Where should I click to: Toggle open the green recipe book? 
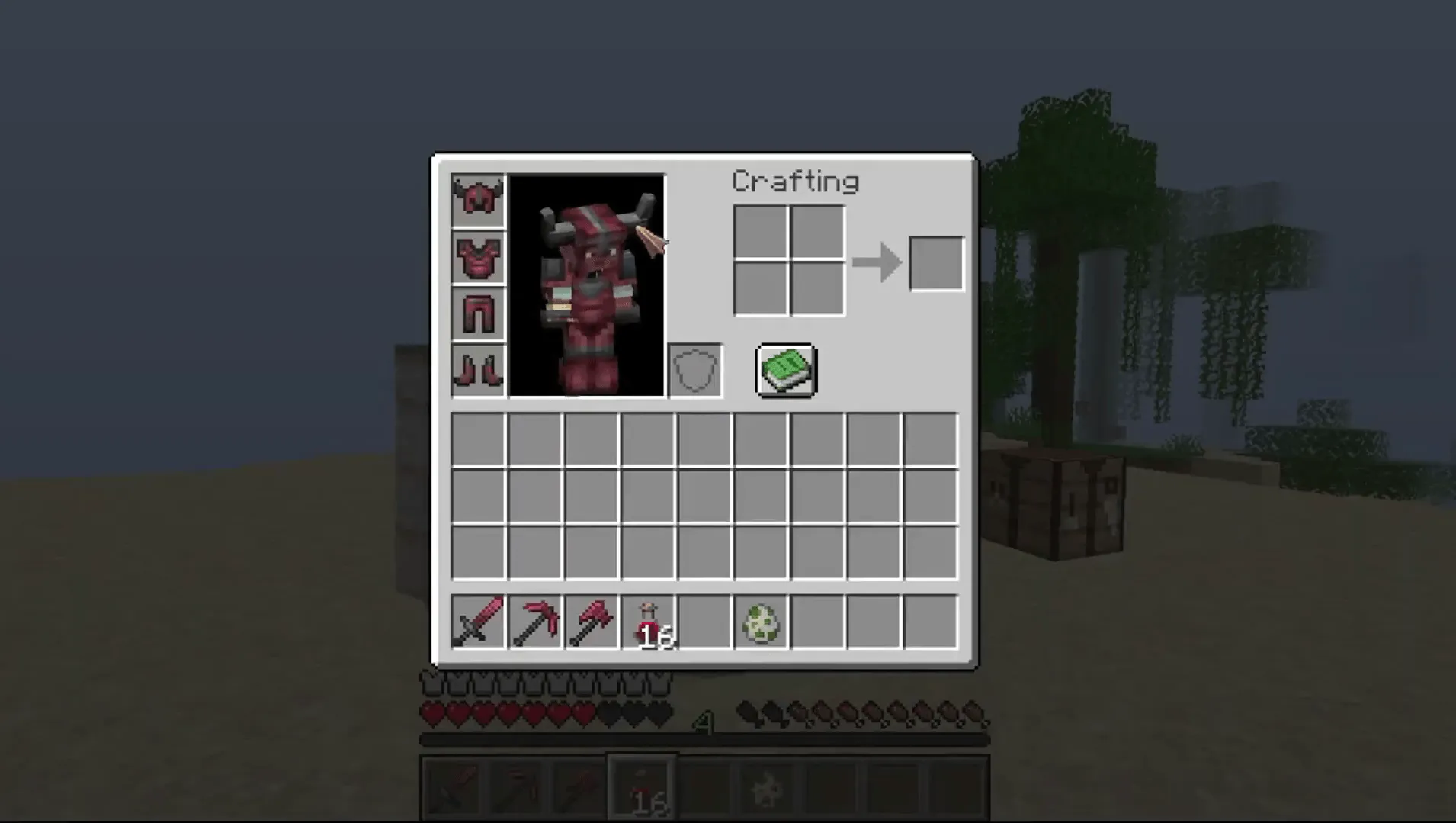pyautogui.click(x=784, y=371)
